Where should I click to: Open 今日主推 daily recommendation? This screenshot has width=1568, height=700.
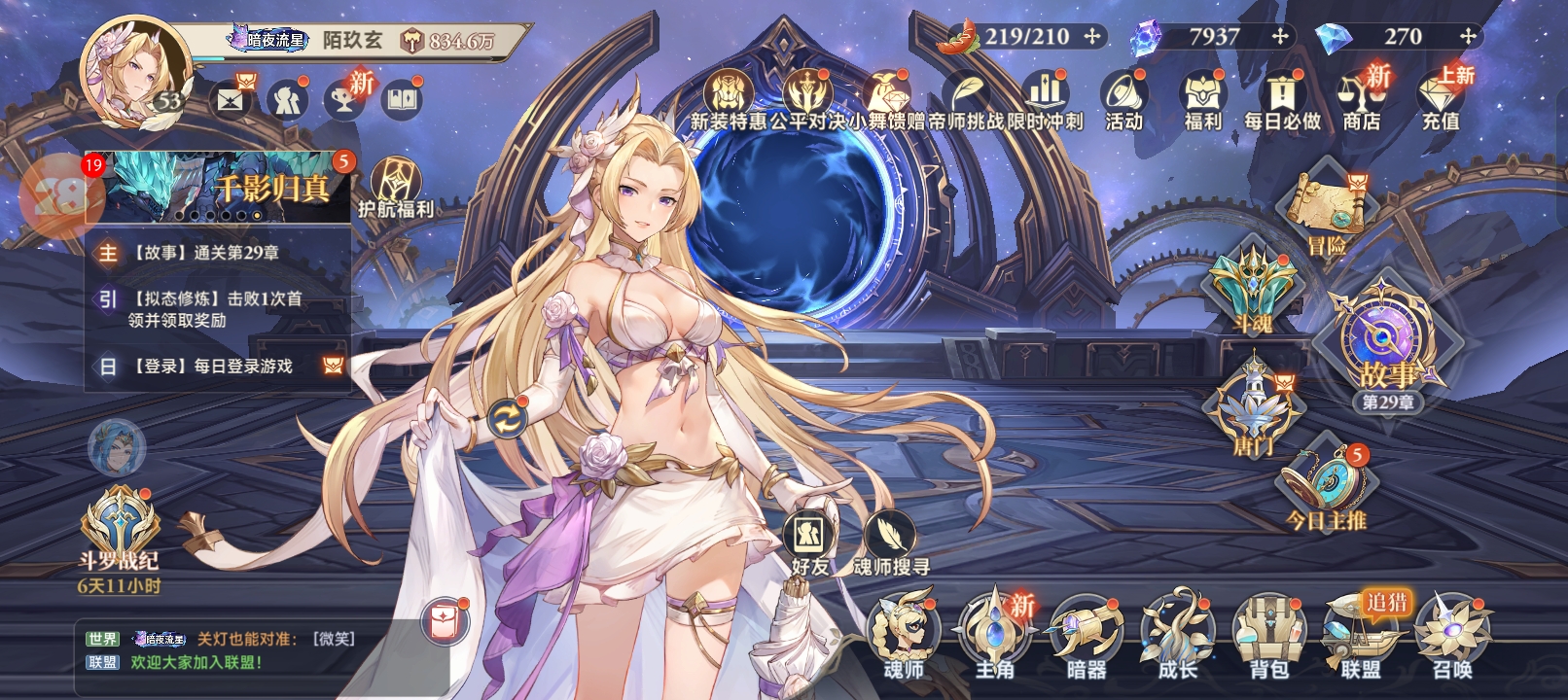(x=1327, y=486)
